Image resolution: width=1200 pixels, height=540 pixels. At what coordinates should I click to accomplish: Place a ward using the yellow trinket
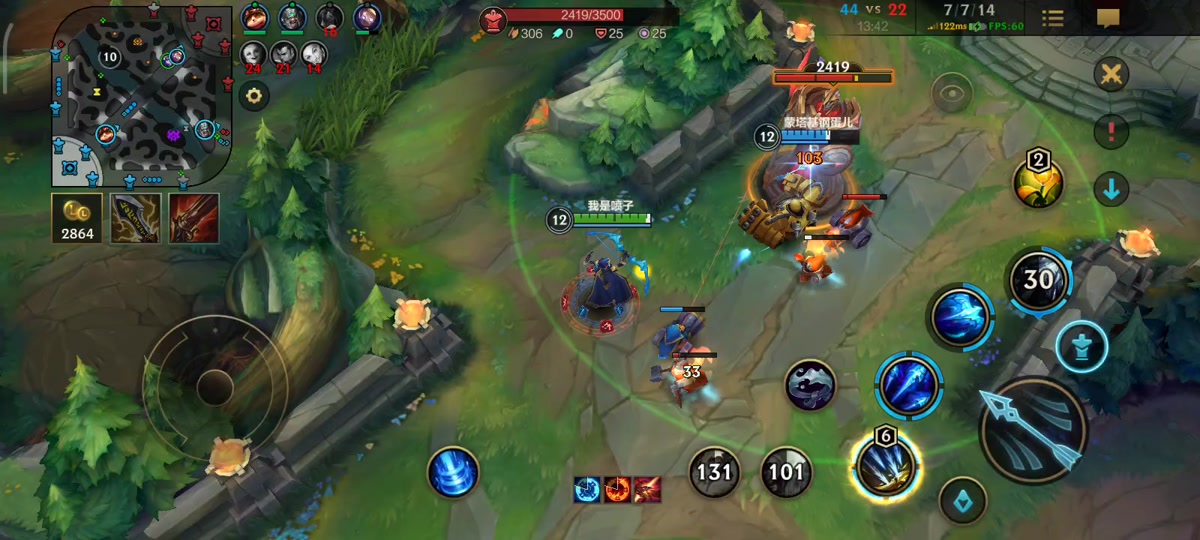pyautogui.click(x=1038, y=182)
